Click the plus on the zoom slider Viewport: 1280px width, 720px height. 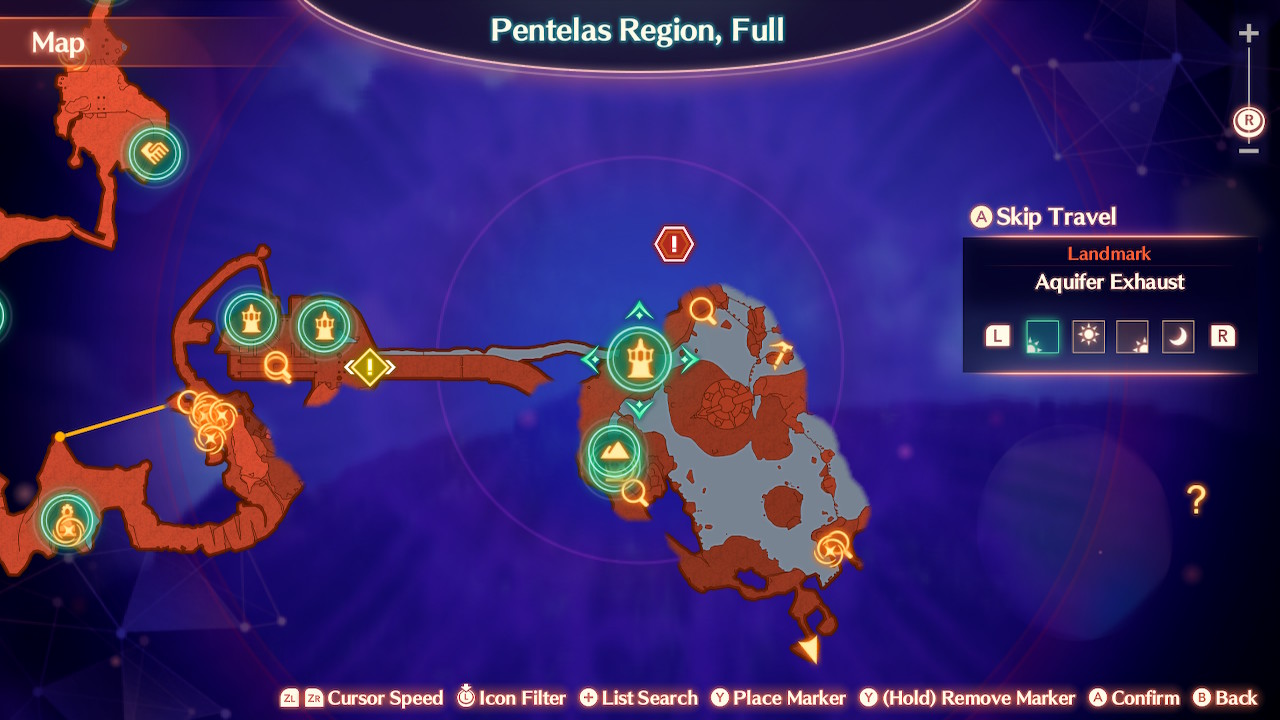point(1247,32)
